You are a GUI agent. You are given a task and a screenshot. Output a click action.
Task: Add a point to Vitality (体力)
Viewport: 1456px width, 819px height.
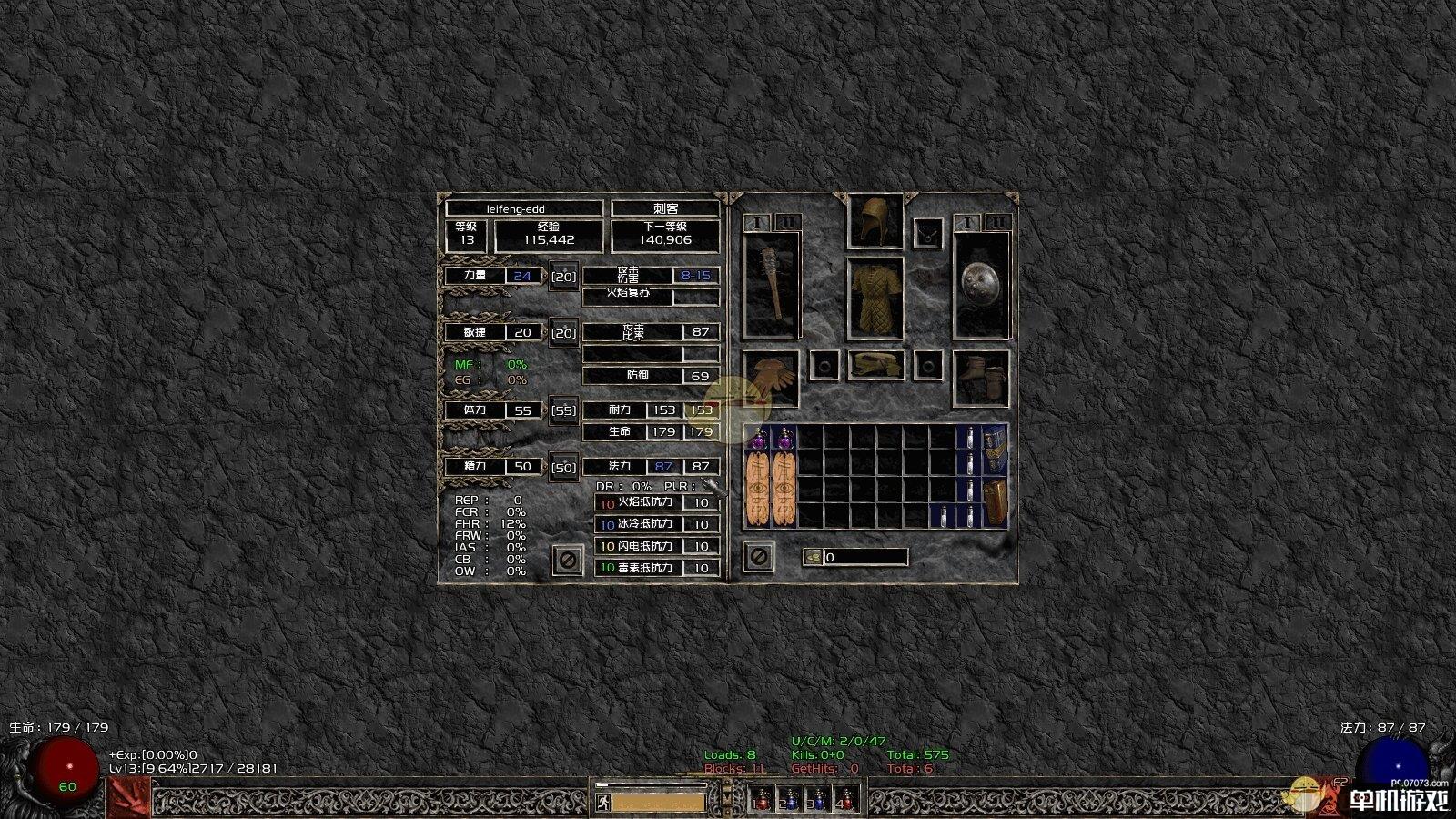point(564,410)
